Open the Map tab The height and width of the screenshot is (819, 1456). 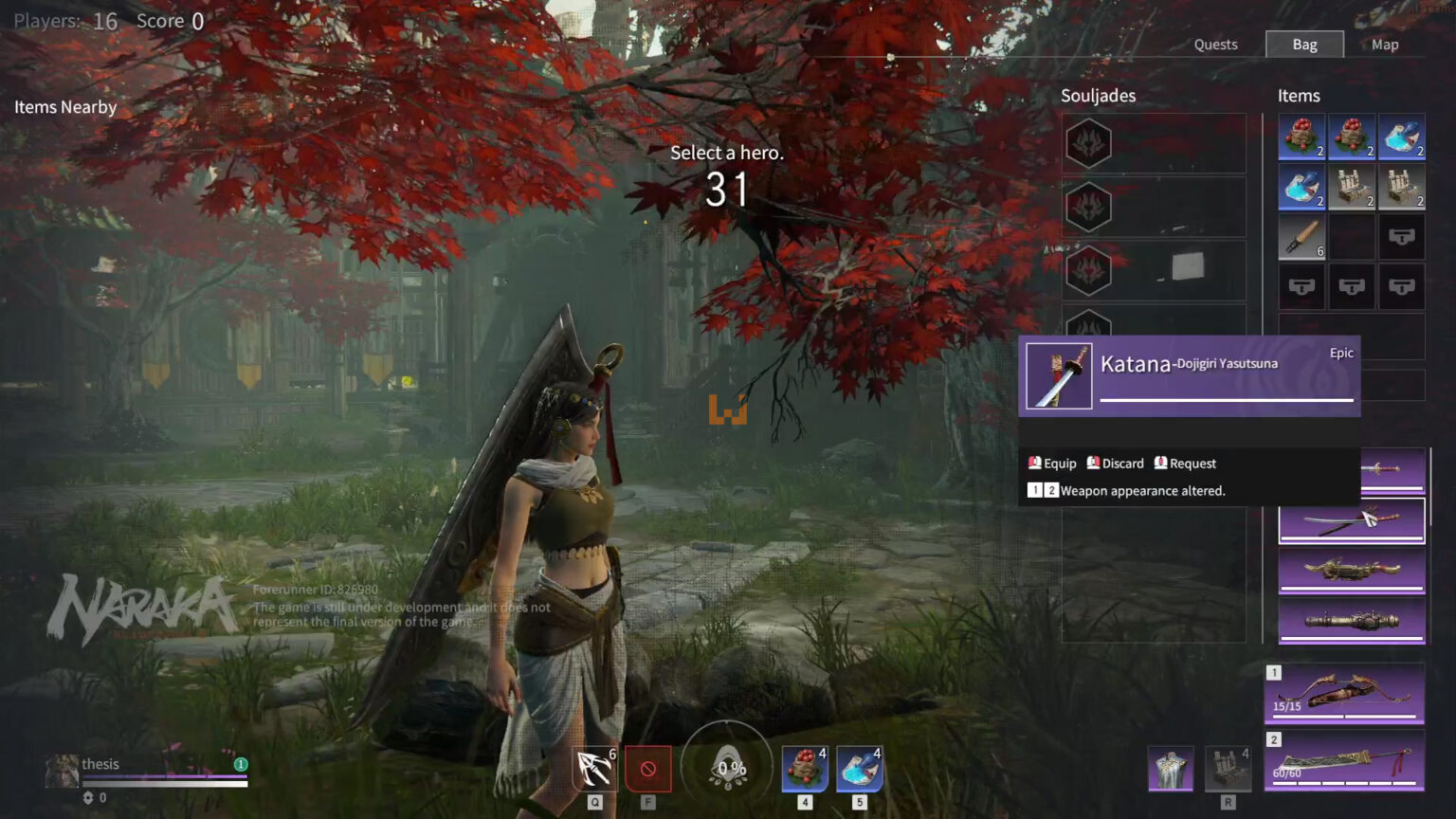tap(1385, 44)
